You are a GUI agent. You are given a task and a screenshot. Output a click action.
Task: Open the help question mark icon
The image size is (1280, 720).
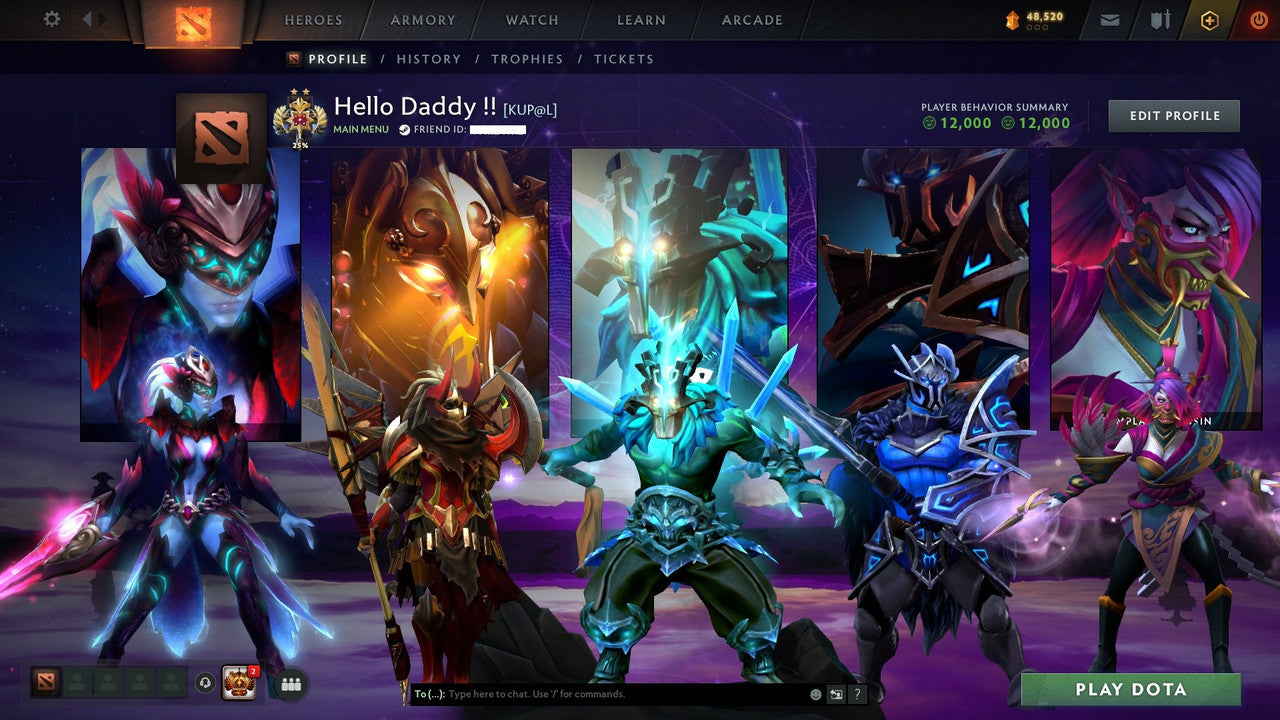click(857, 694)
